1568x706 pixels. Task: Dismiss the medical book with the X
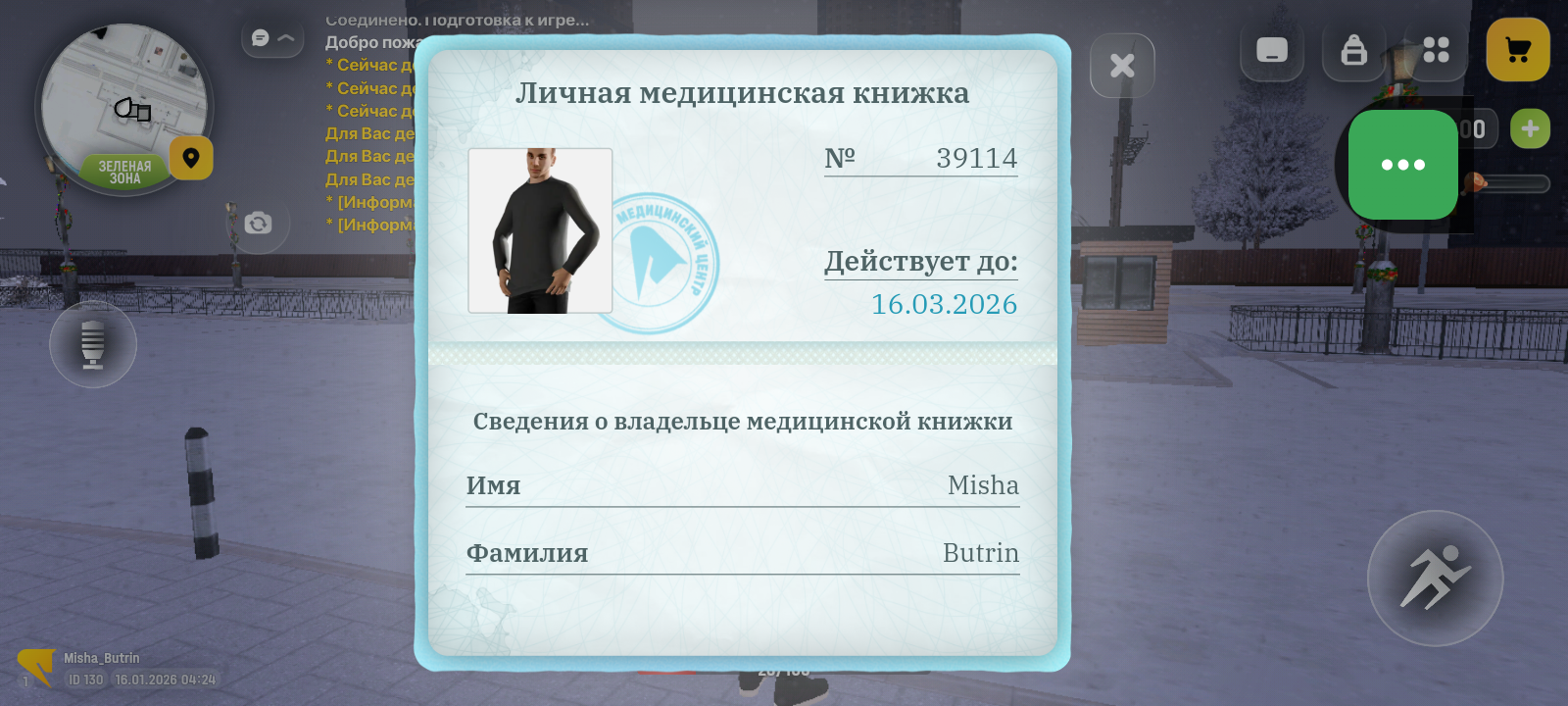[1122, 64]
